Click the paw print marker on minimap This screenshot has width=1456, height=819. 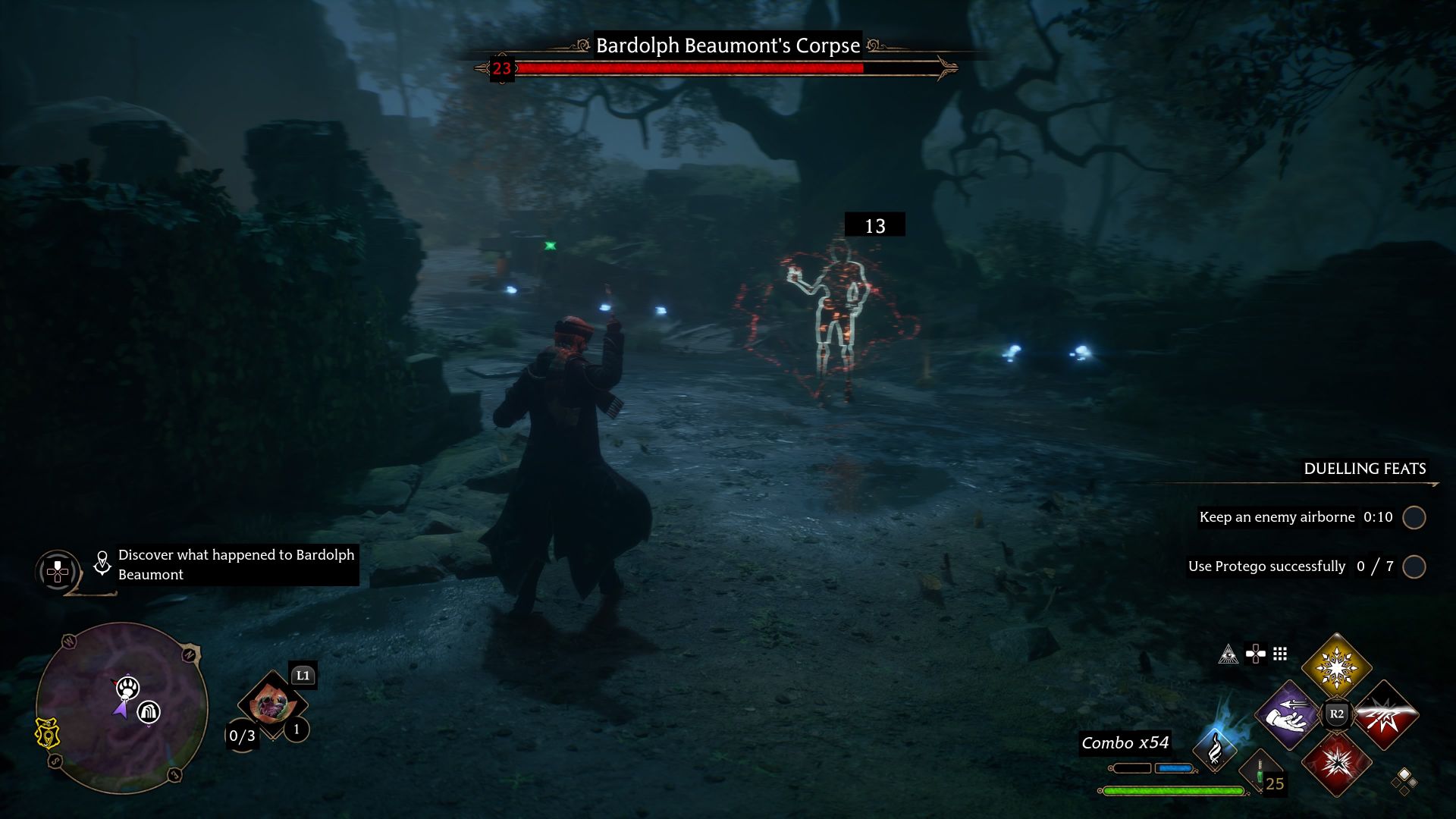click(127, 688)
